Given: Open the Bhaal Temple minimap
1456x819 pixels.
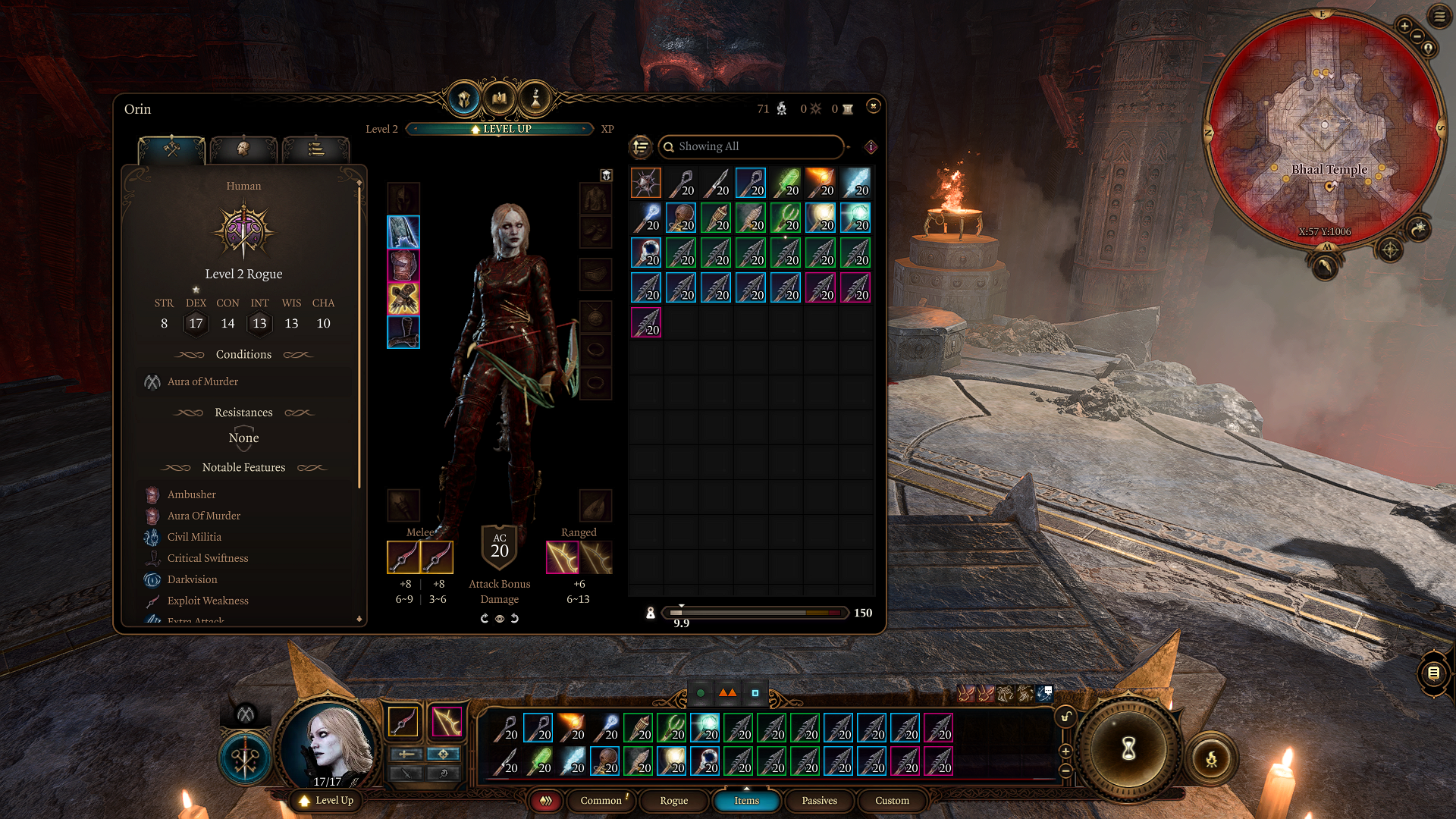Looking at the screenshot, I should pyautogui.click(x=1324, y=127).
